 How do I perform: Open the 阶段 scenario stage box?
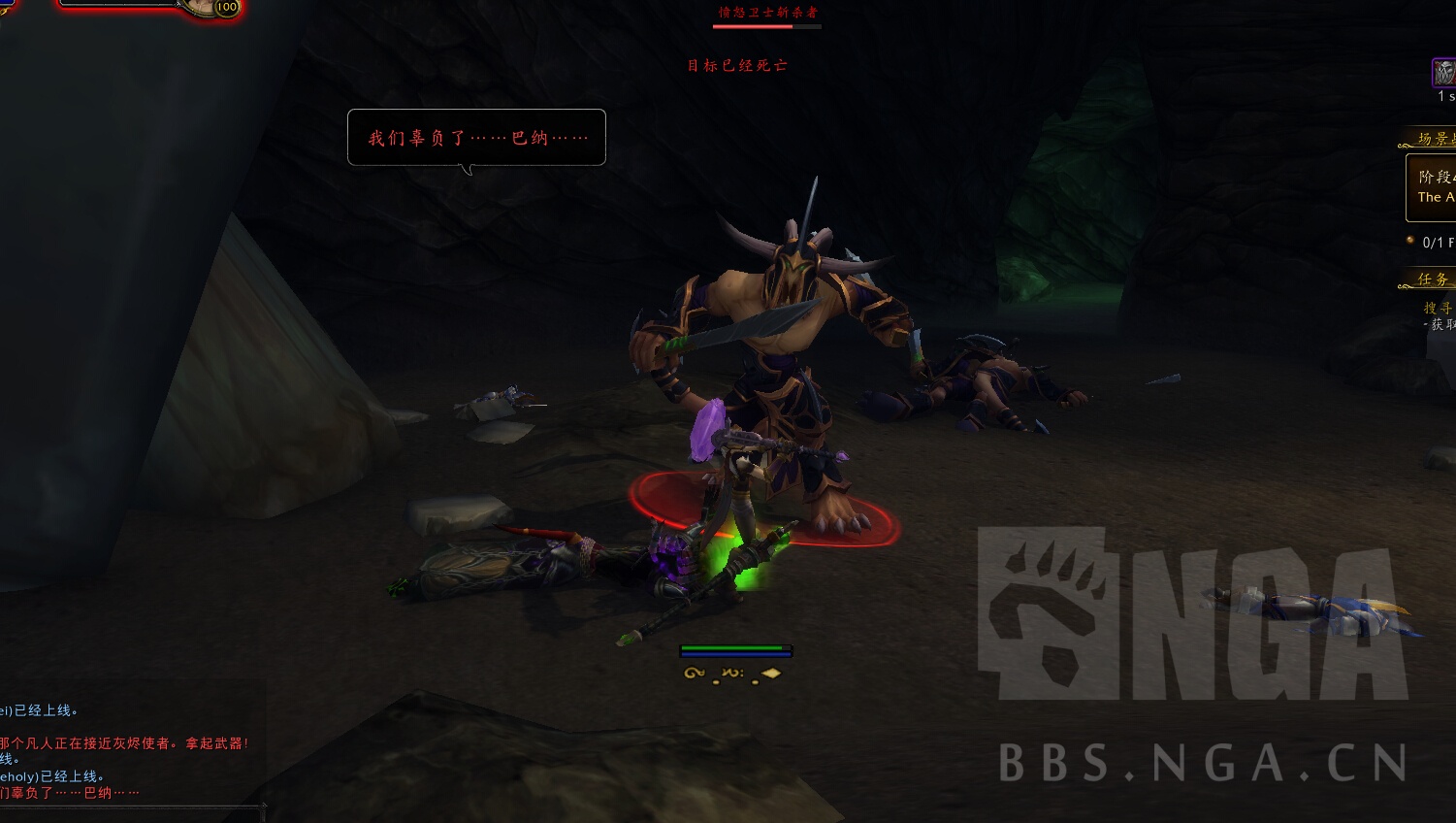pos(1434,187)
